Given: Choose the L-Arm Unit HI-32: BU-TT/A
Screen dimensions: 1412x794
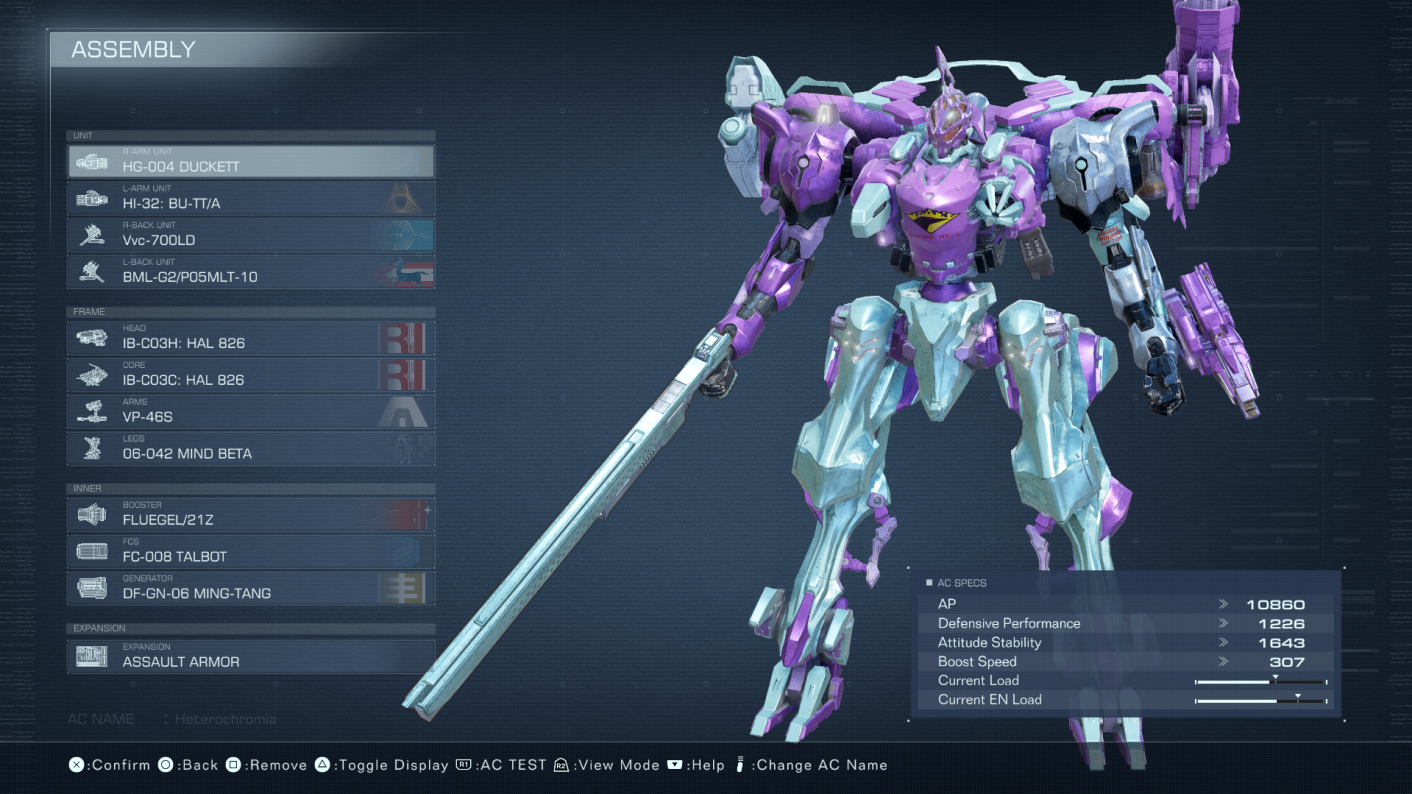Looking at the screenshot, I should (x=250, y=198).
